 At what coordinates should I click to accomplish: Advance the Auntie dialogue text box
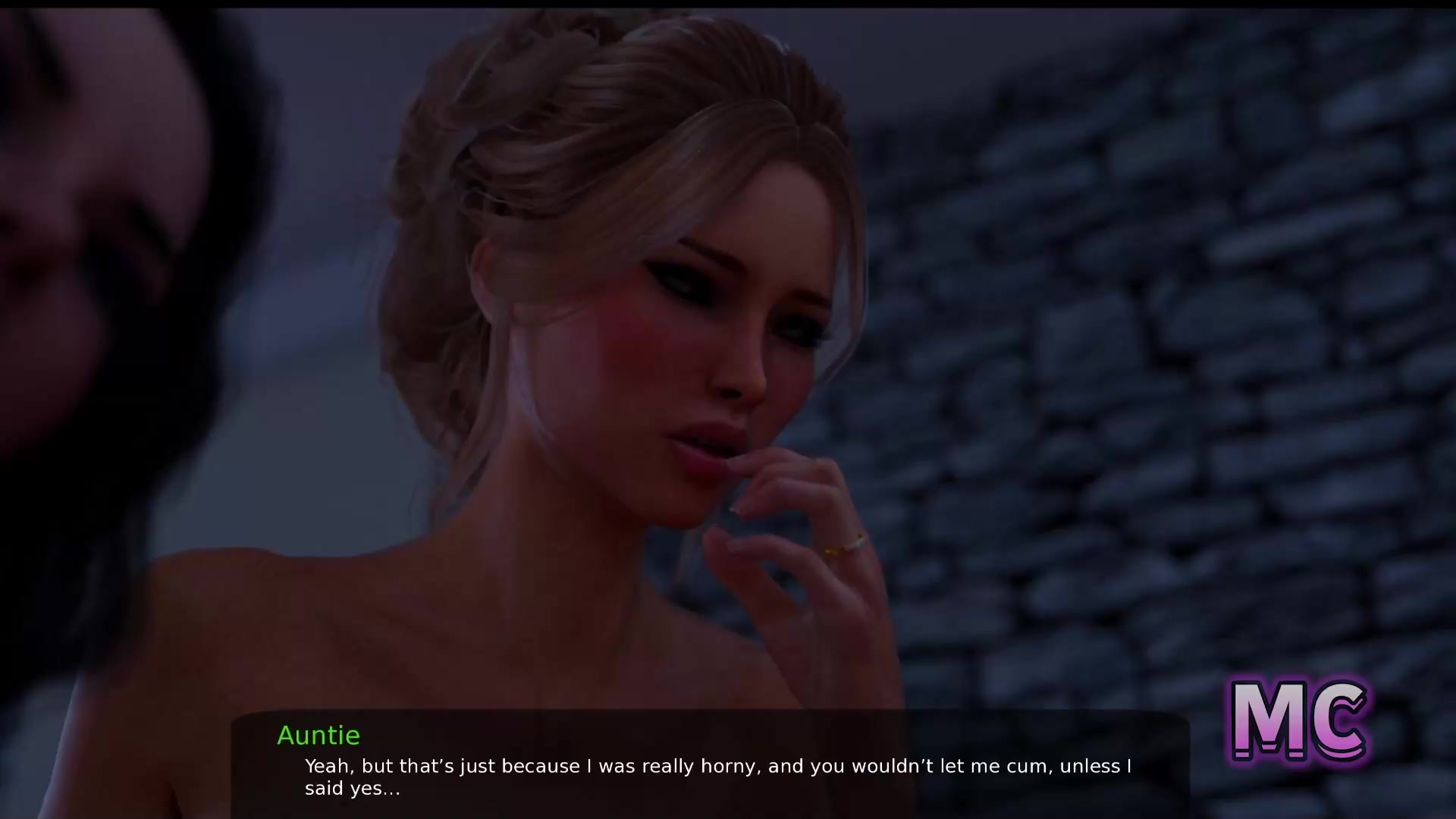[710, 766]
